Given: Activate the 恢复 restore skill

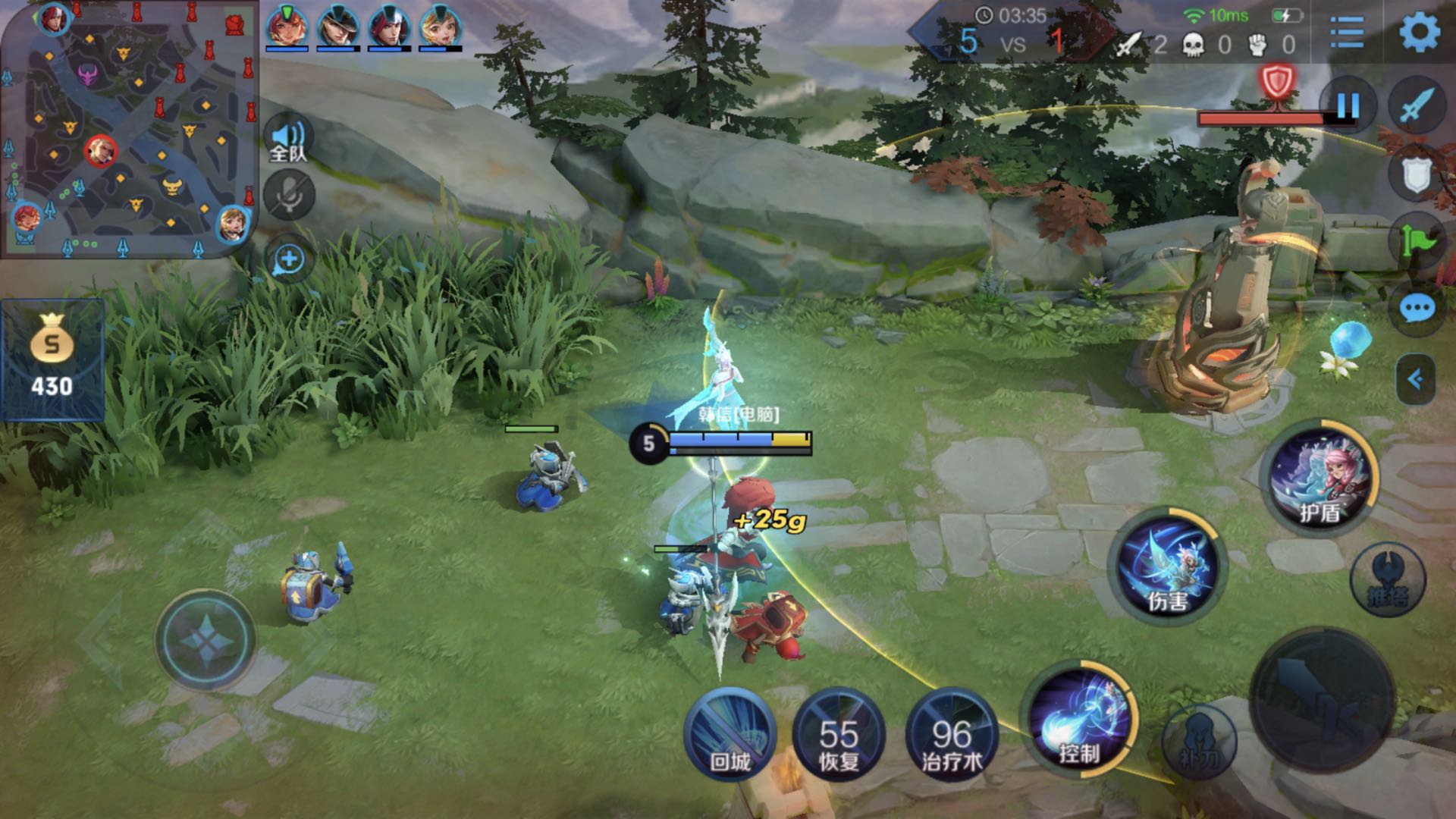Looking at the screenshot, I should click(x=838, y=734).
